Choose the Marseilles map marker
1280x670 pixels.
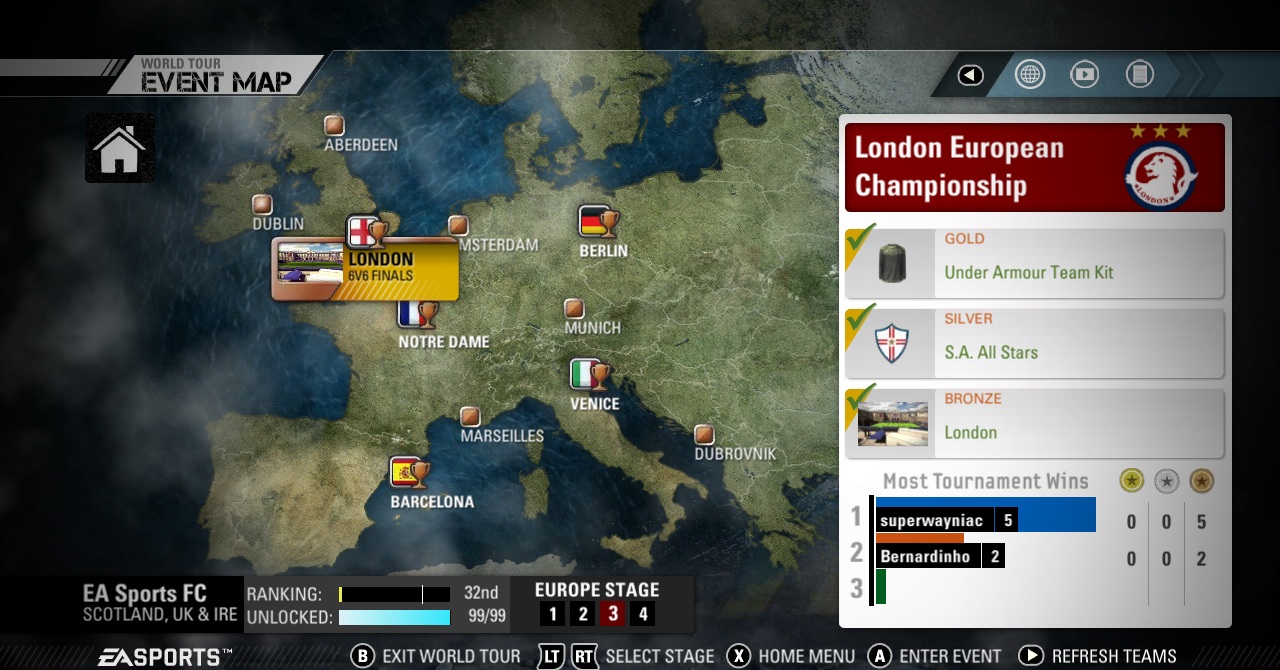click(470, 416)
